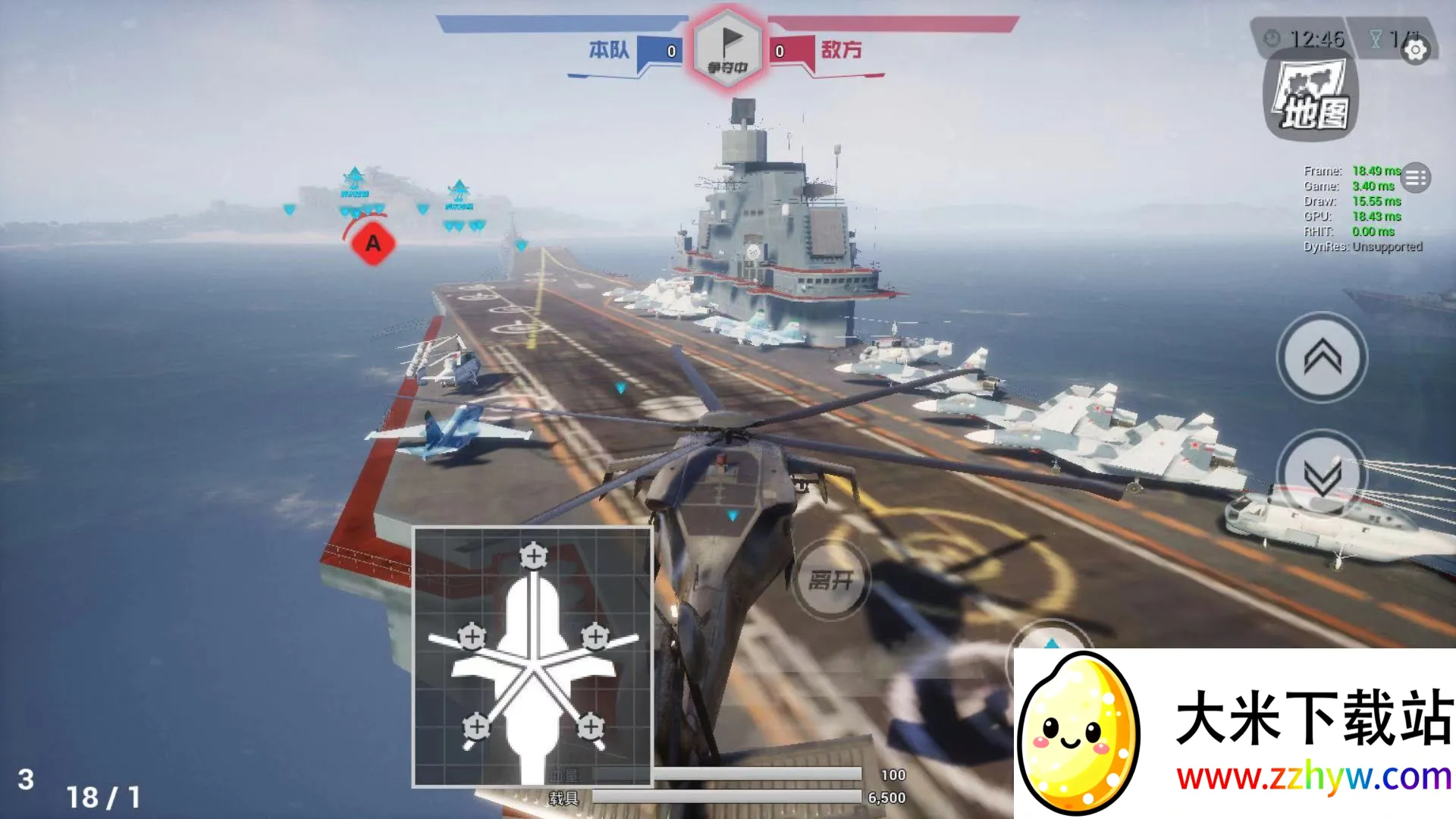Visit the www.zzhyw.com watermark link
1456x819 pixels.
click(x=1313, y=778)
